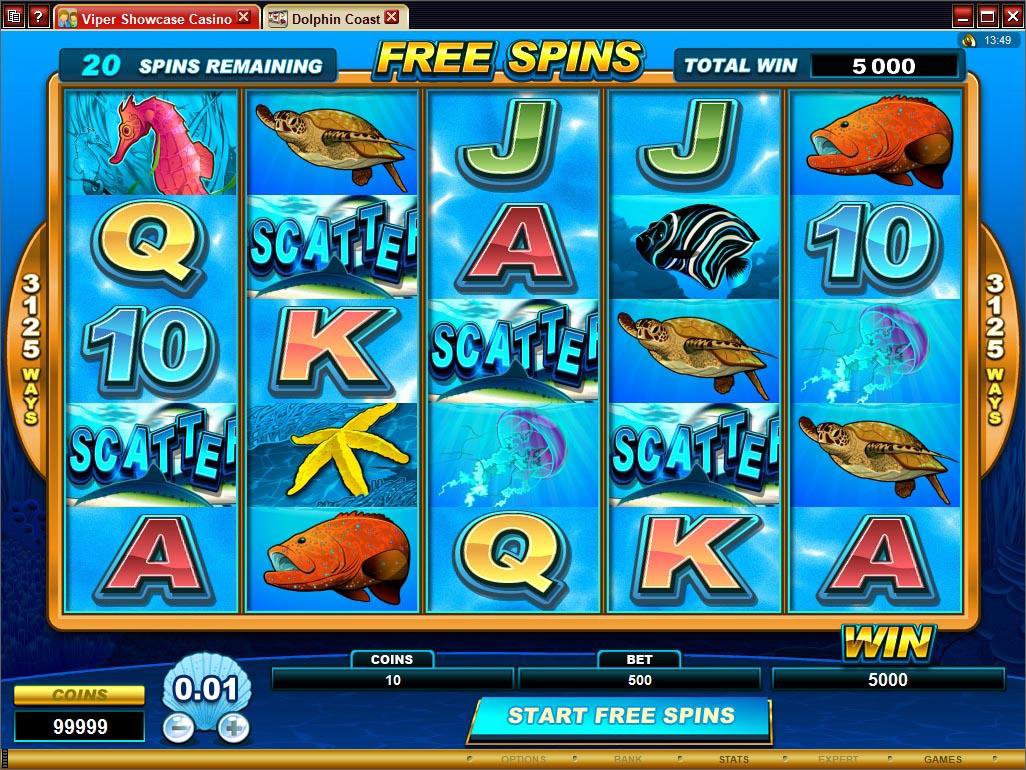This screenshot has width=1026, height=770.
Task: Maximize the casino window
Action: coord(986,16)
